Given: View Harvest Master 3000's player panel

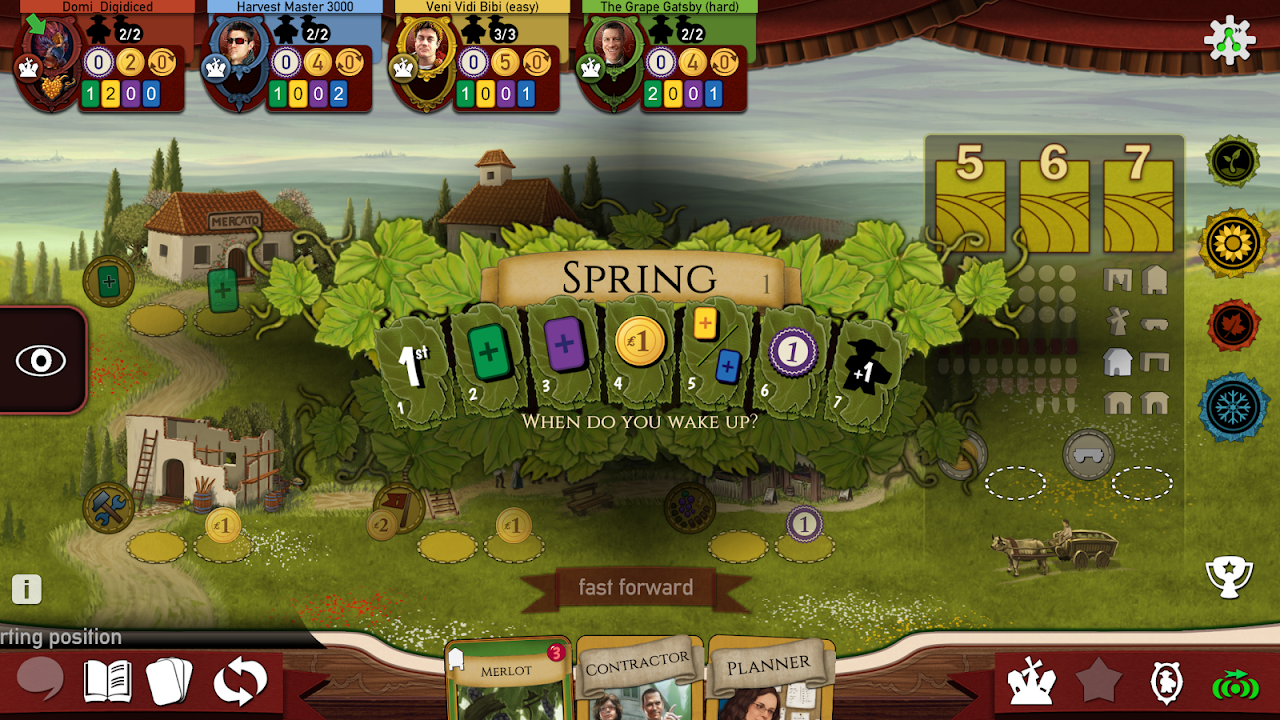Looking at the screenshot, I should (290, 60).
